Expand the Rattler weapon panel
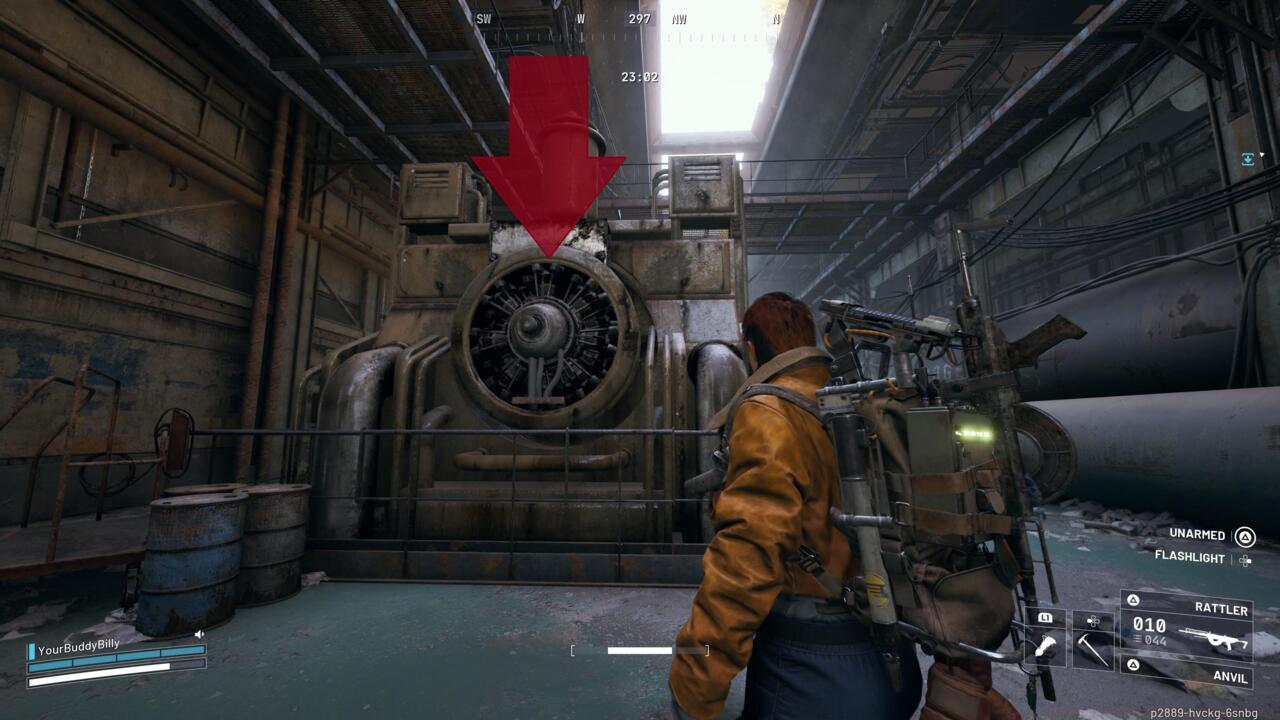 click(1223, 609)
